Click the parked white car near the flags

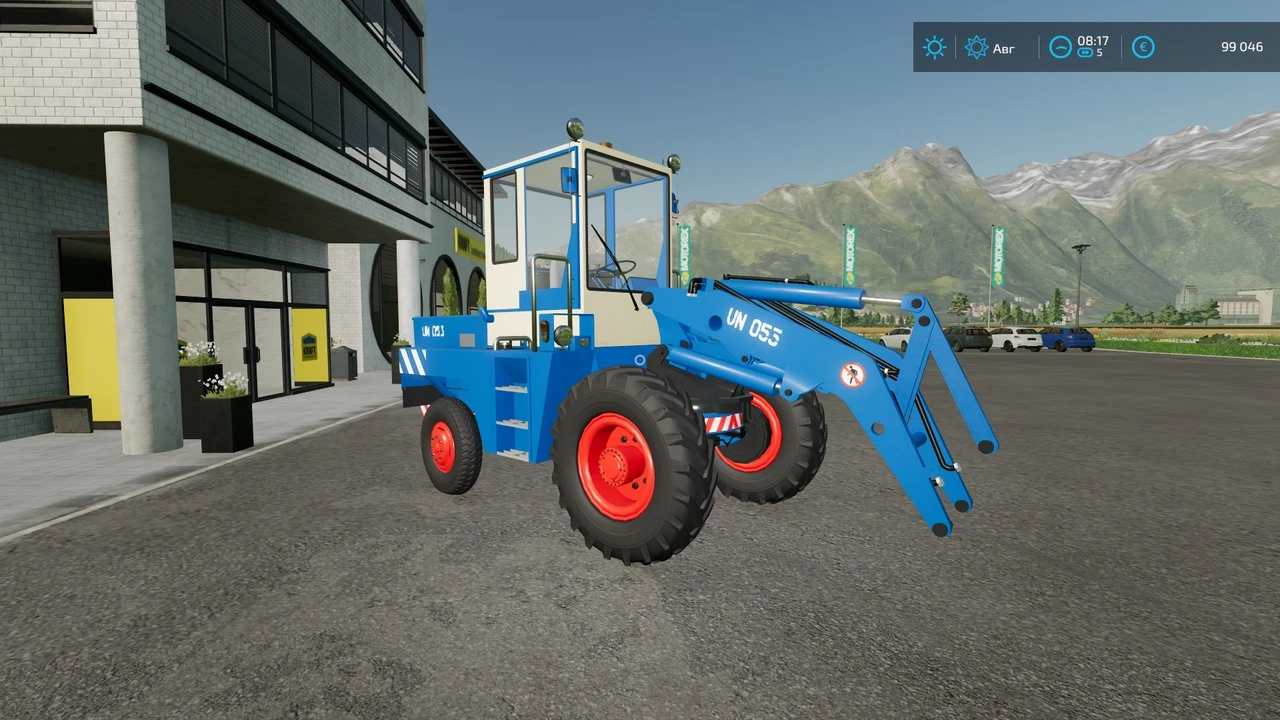coord(1016,338)
